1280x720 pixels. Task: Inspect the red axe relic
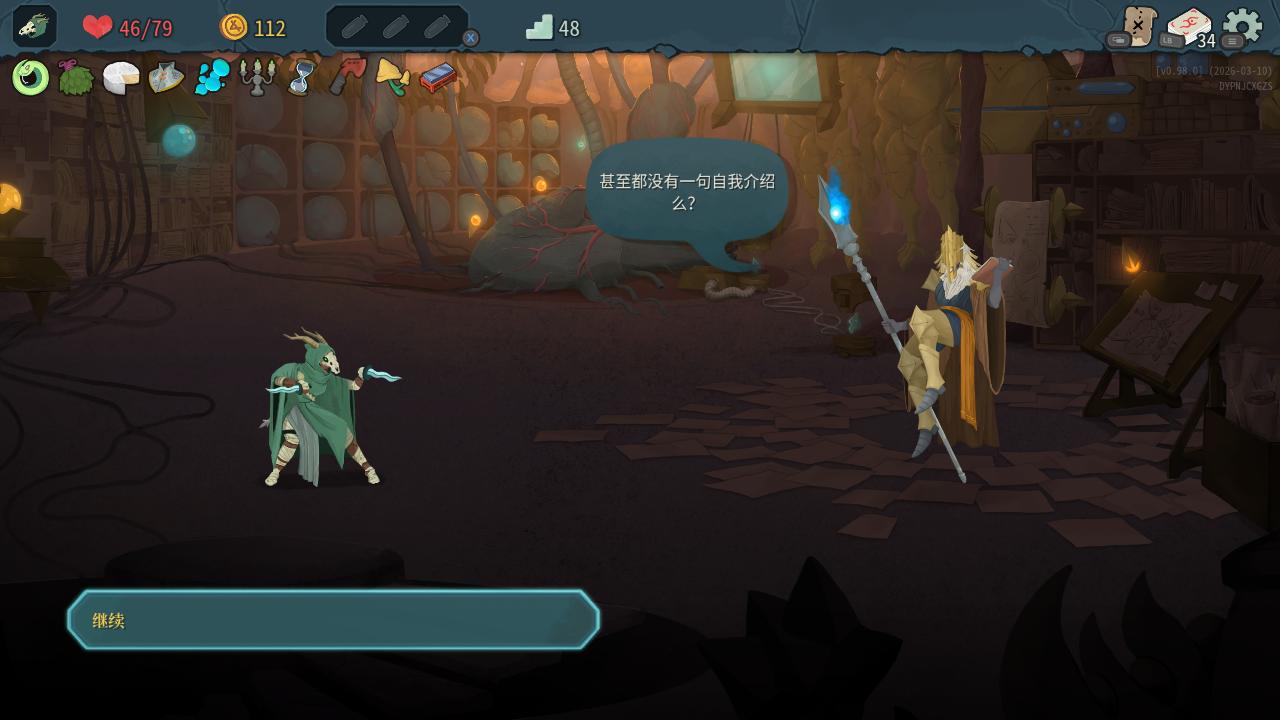[x=347, y=77]
